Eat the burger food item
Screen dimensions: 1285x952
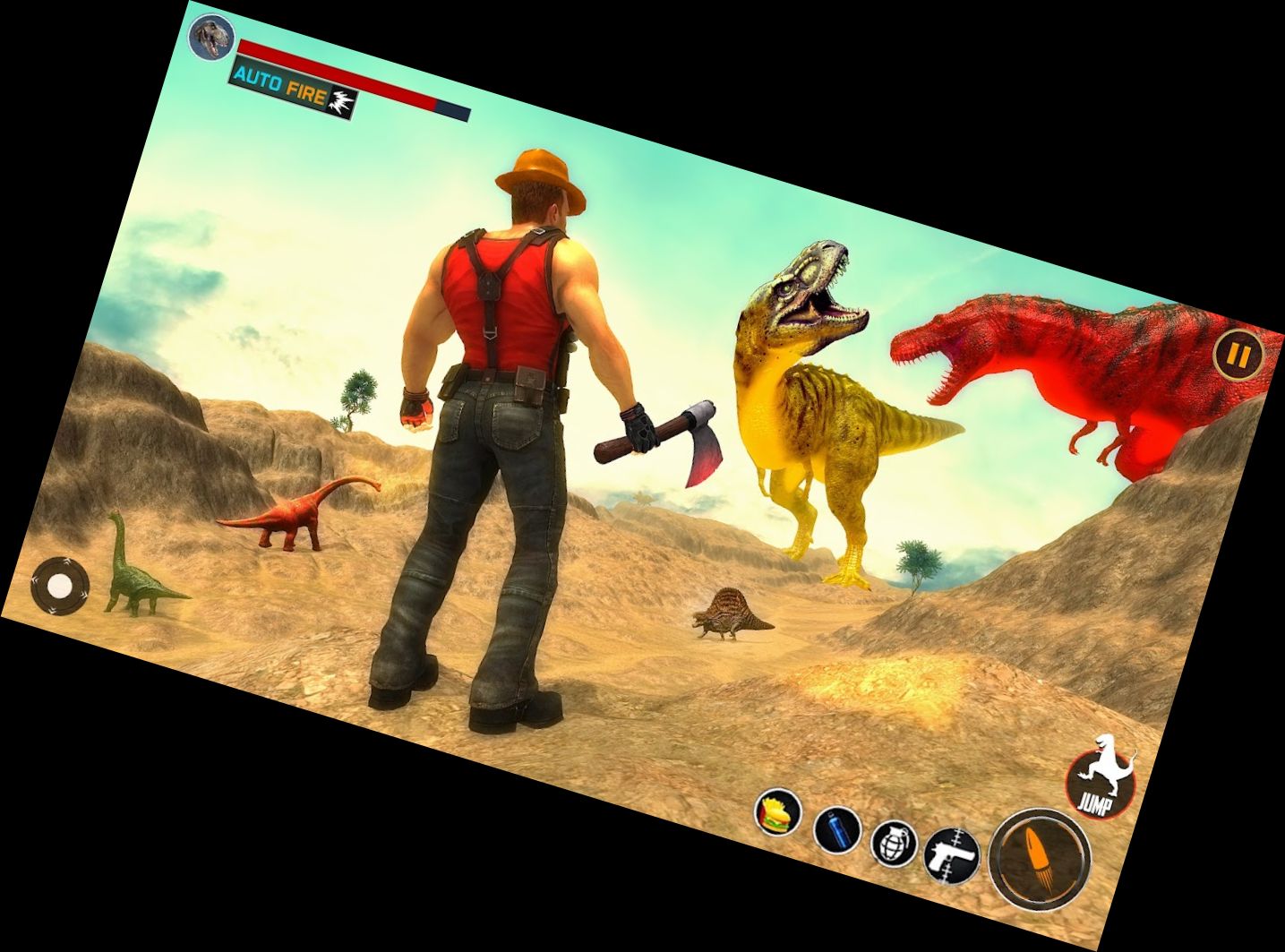click(777, 812)
